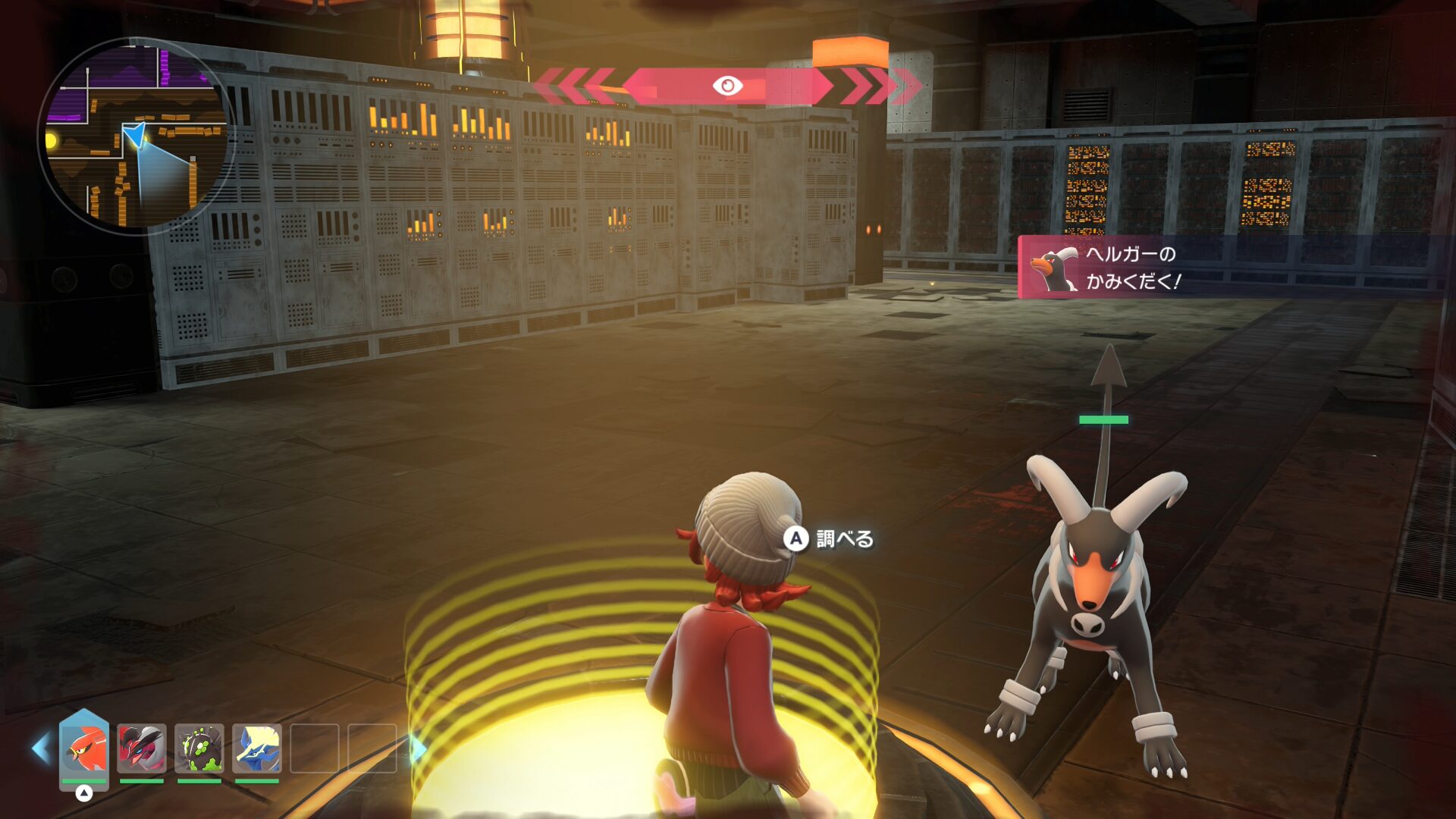Screen dimensions: 1456x819
Task: Click the left arrow beside the party bar
Action: 40,748
